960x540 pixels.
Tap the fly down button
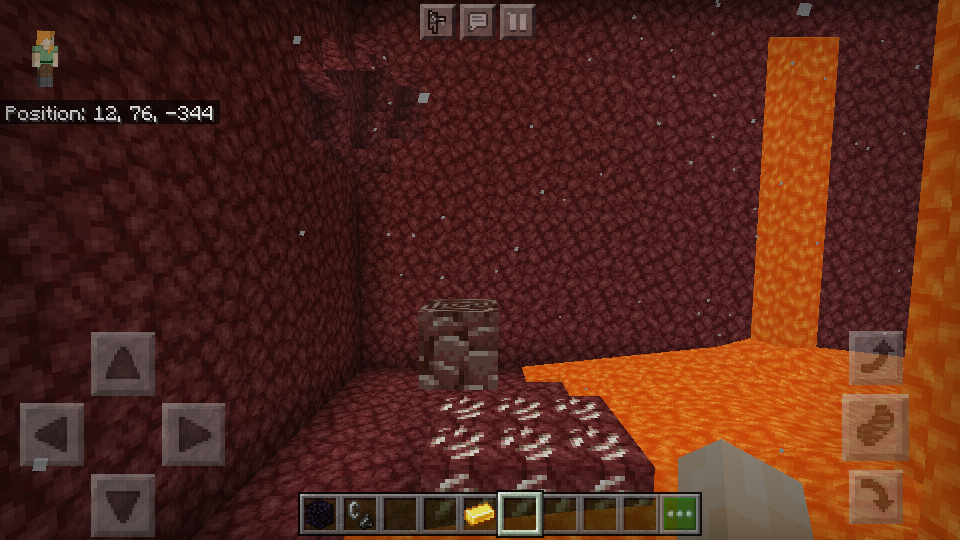tap(876, 496)
